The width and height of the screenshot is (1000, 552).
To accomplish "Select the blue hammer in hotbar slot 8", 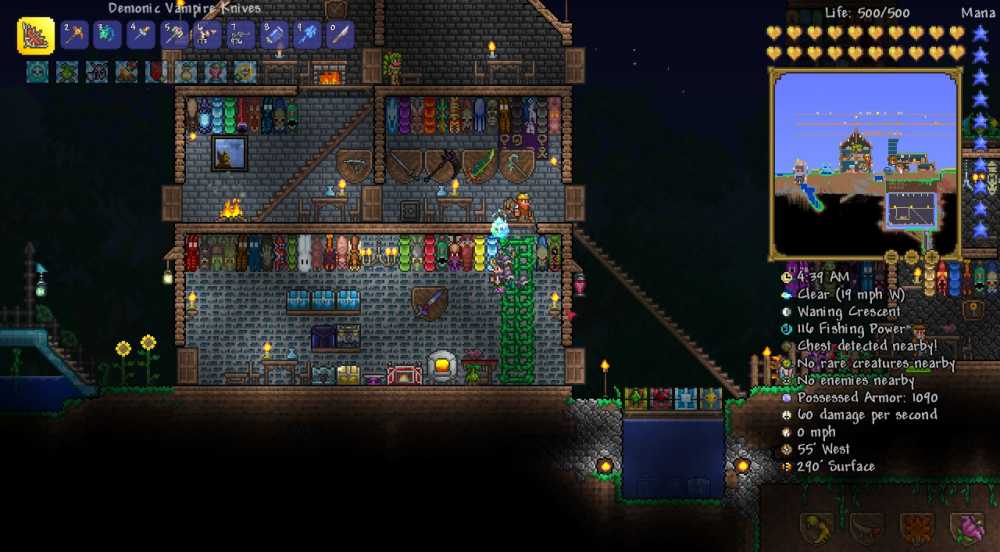I will tap(274, 35).
